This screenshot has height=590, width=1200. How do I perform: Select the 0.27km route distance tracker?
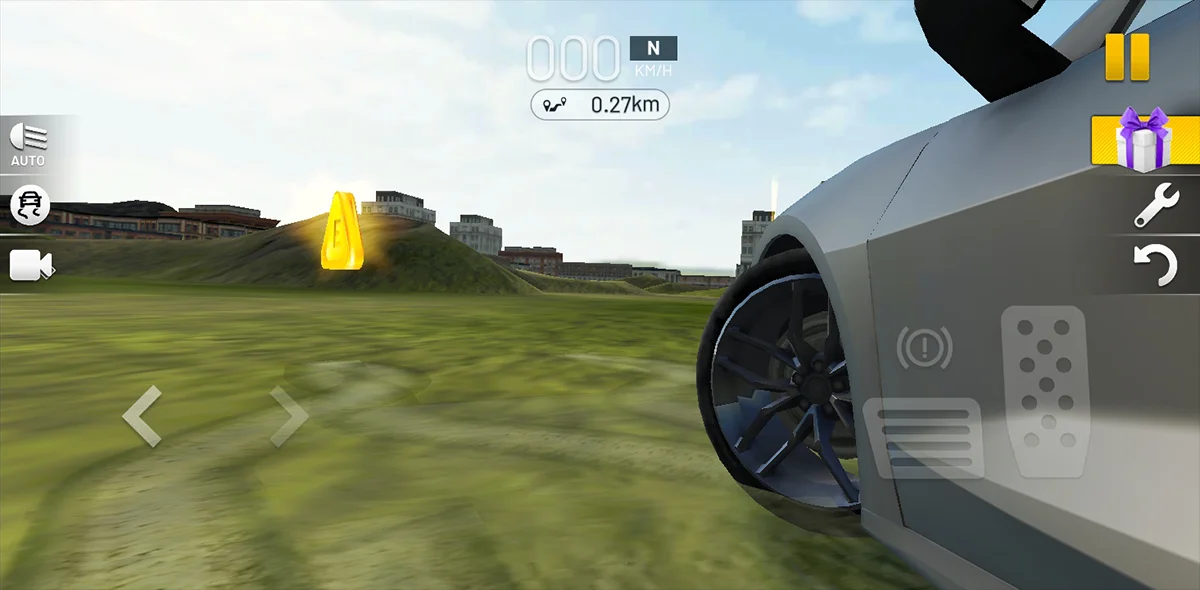point(600,104)
